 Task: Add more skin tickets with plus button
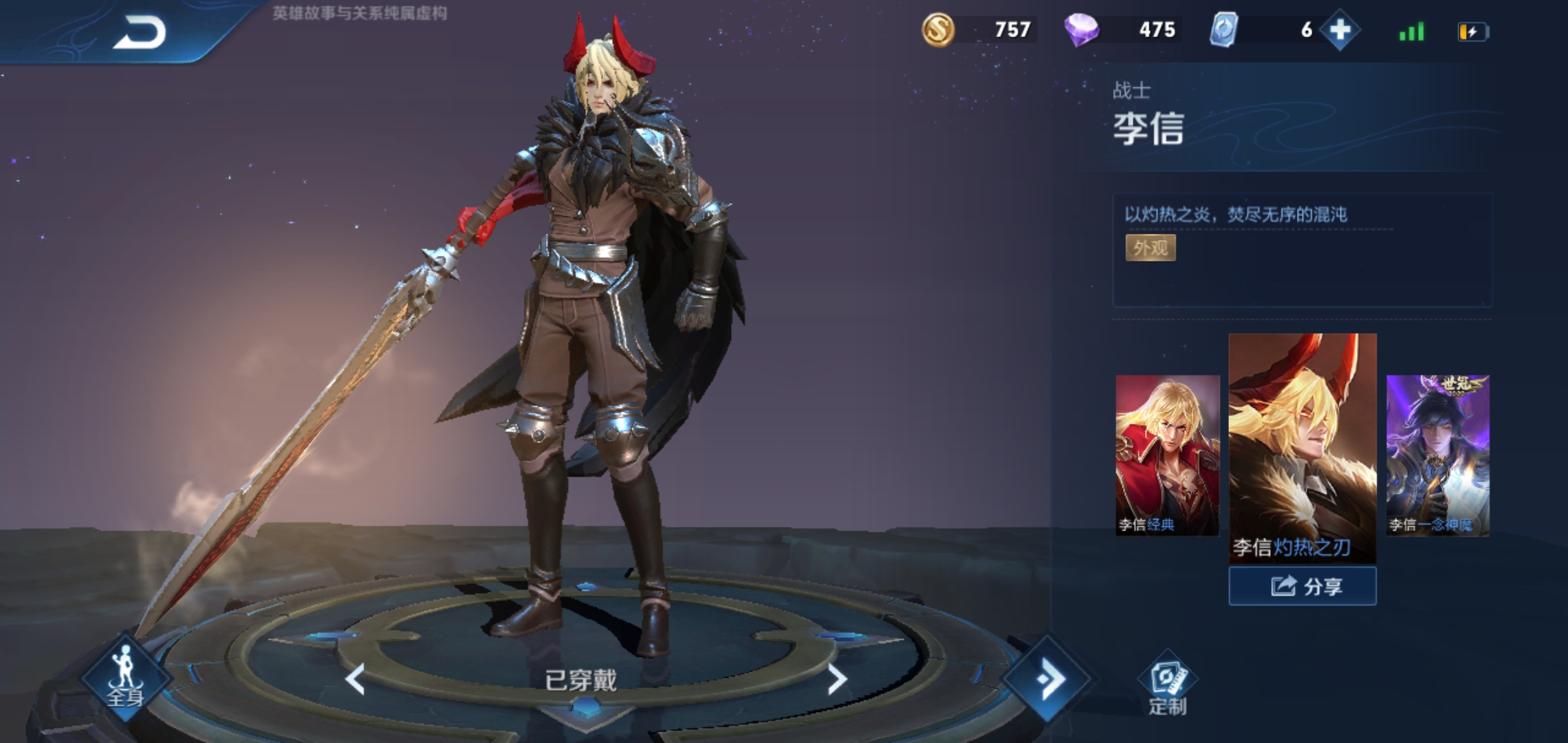[1340, 30]
